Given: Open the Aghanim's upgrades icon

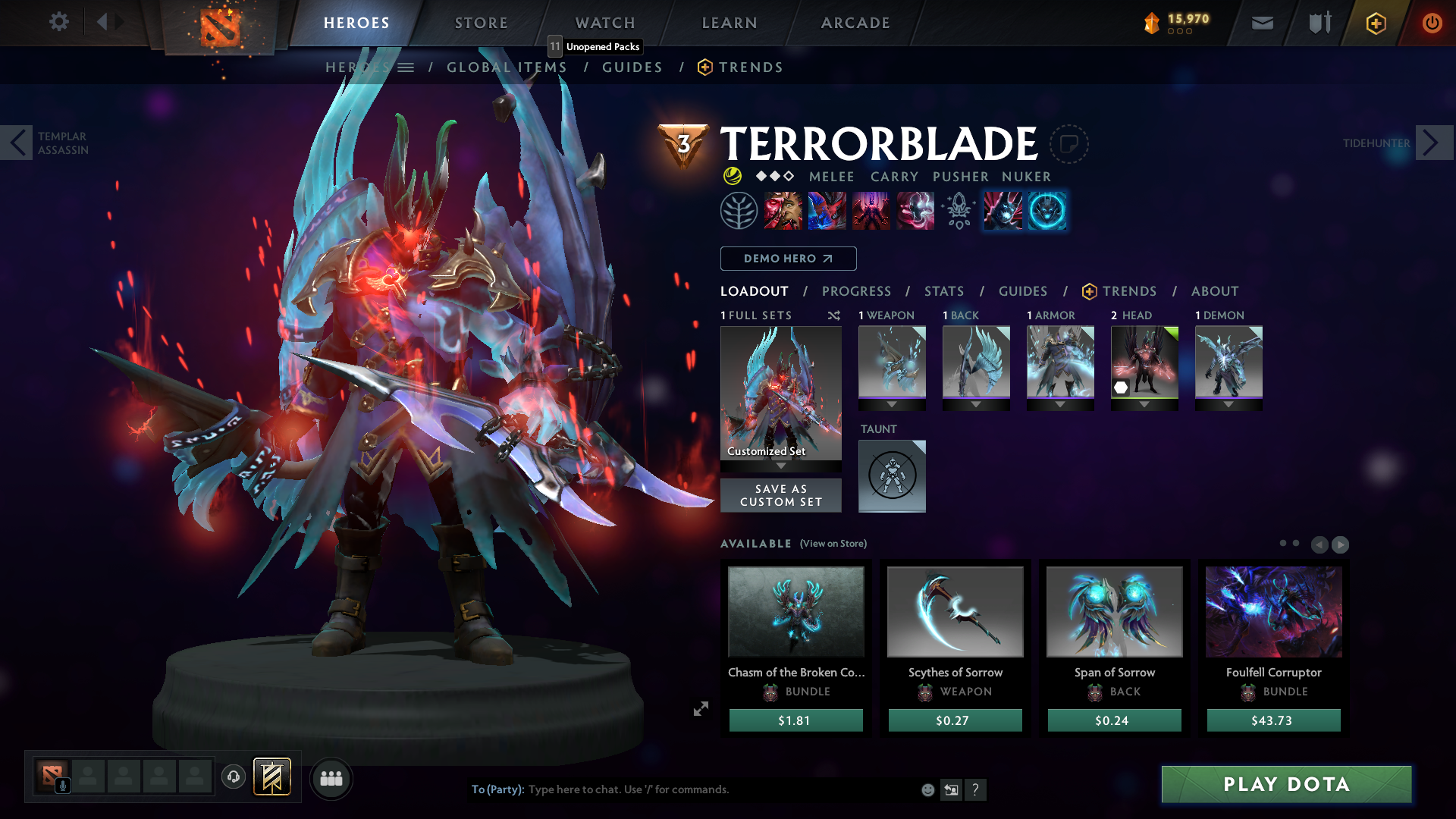Looking at the screenshot, I should pyautogui.click(x=958, y=211).
